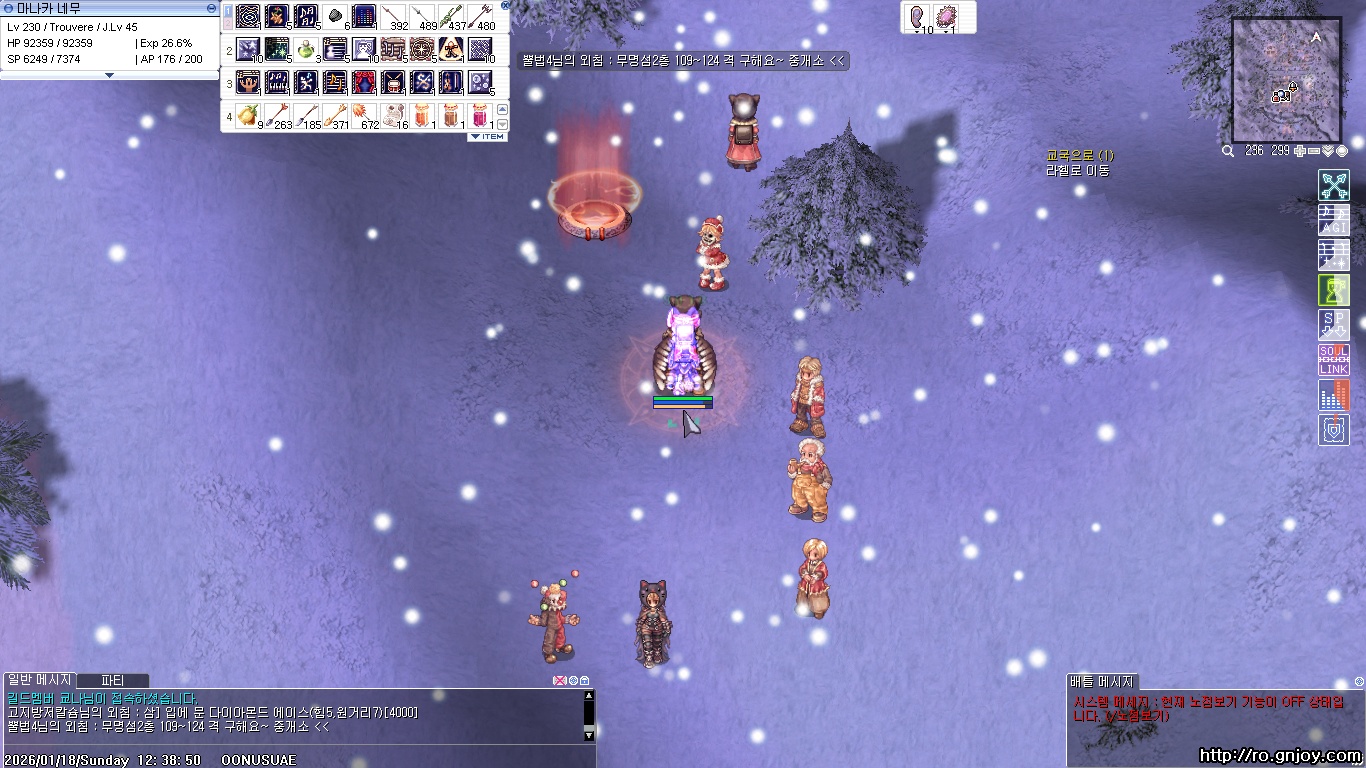Use the pink potion bottle item
This screenshot has width=1366, height=768.
click(481, 115)
